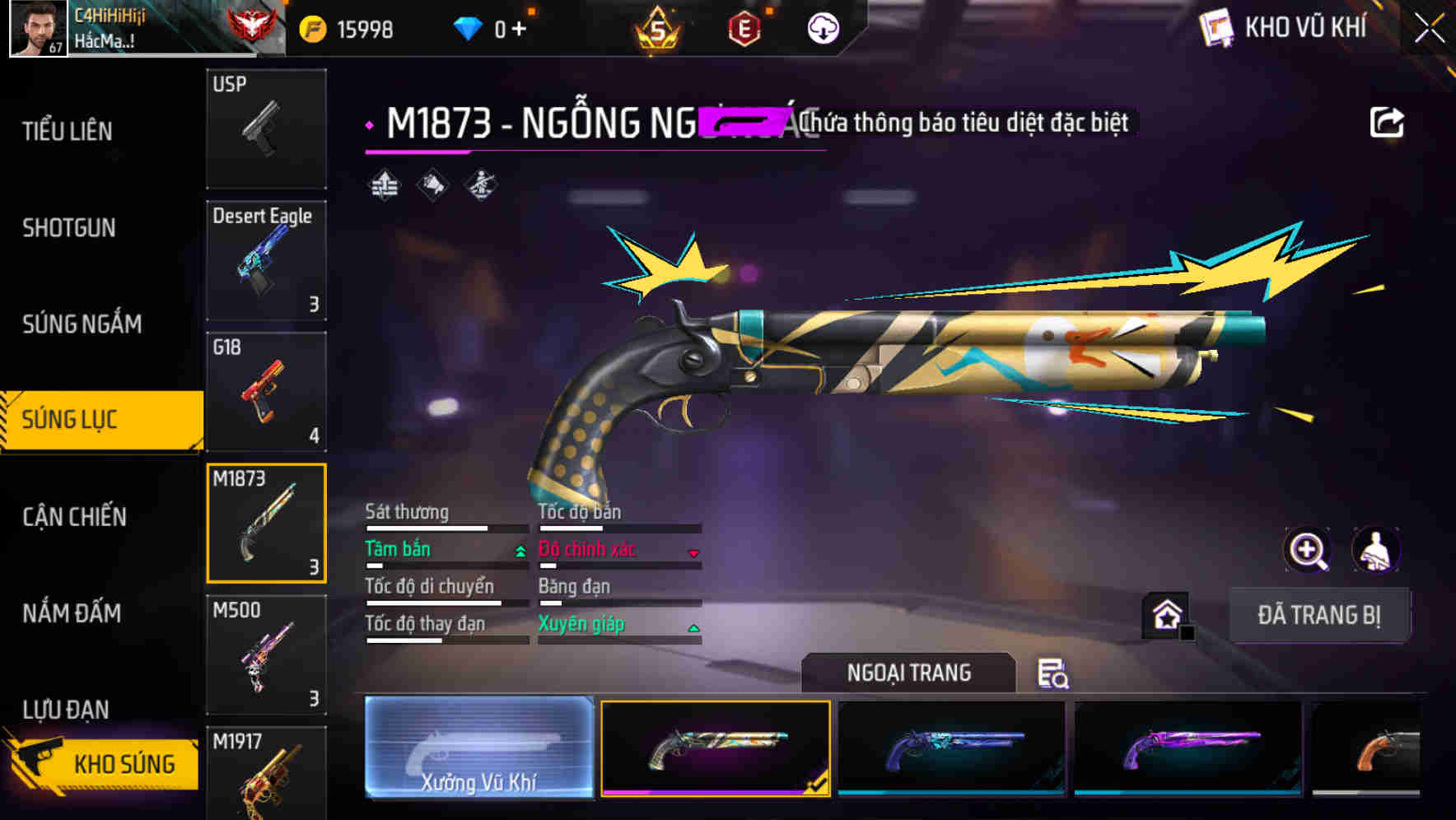Open the magnifier zoom preview icon
Screen dimensions: 1456x820
[1308, 550]
